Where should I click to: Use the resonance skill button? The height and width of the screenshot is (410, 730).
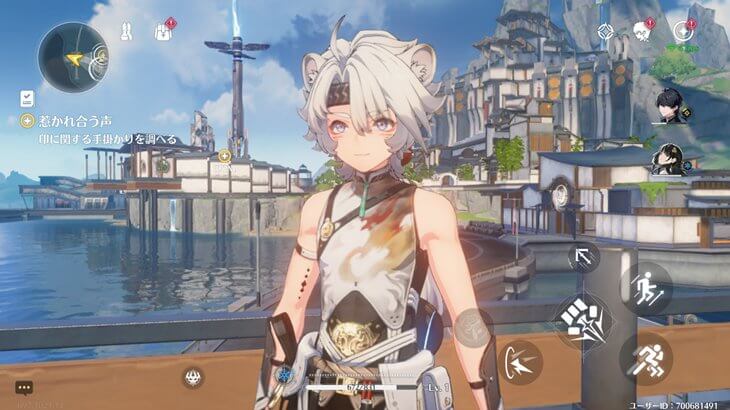520,361
